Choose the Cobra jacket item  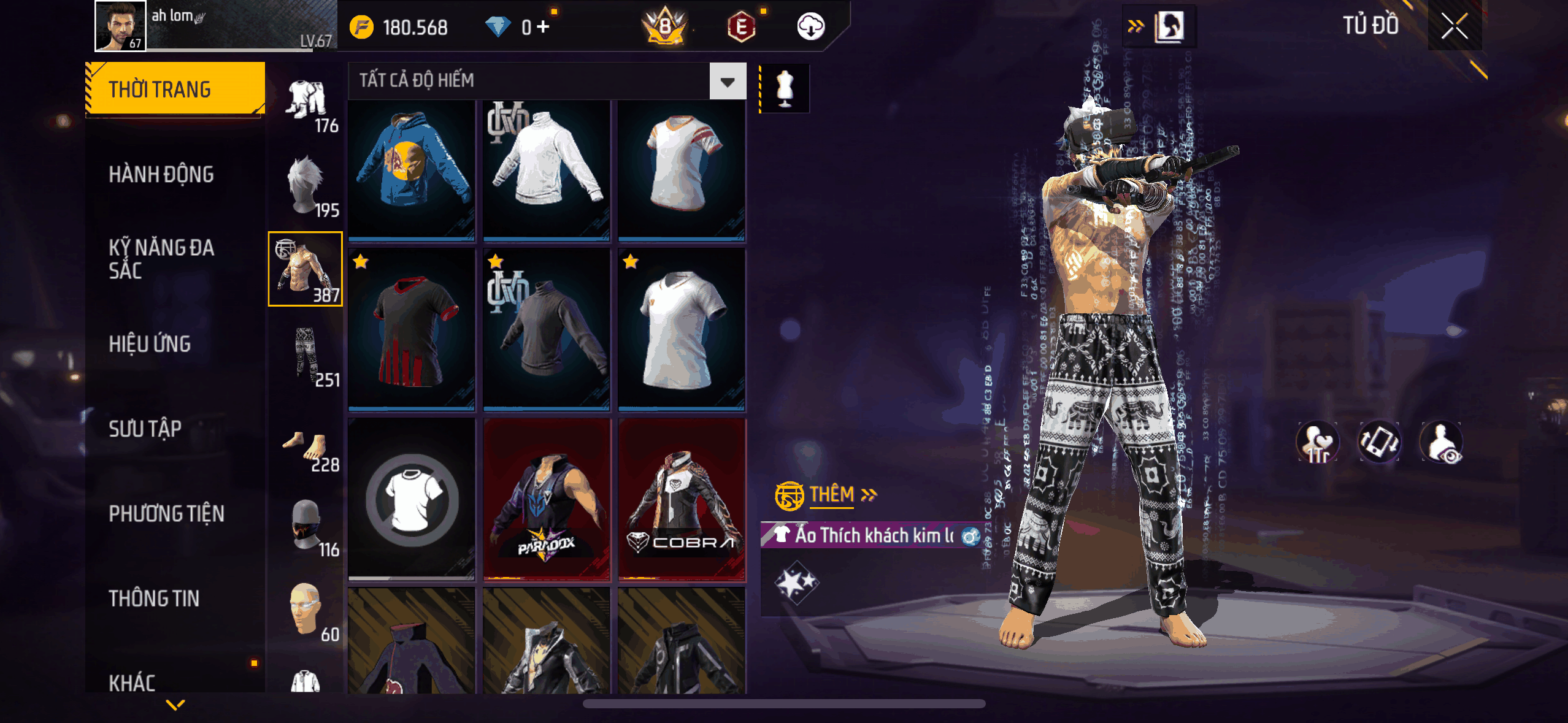[682, 500]
